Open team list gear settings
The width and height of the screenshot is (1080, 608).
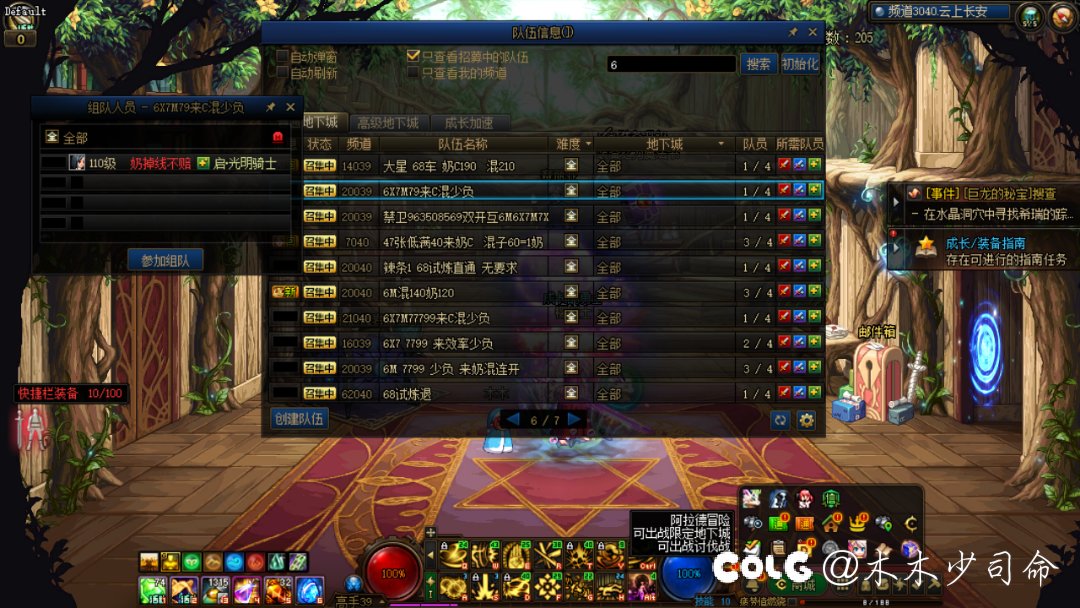click(806, 421)
